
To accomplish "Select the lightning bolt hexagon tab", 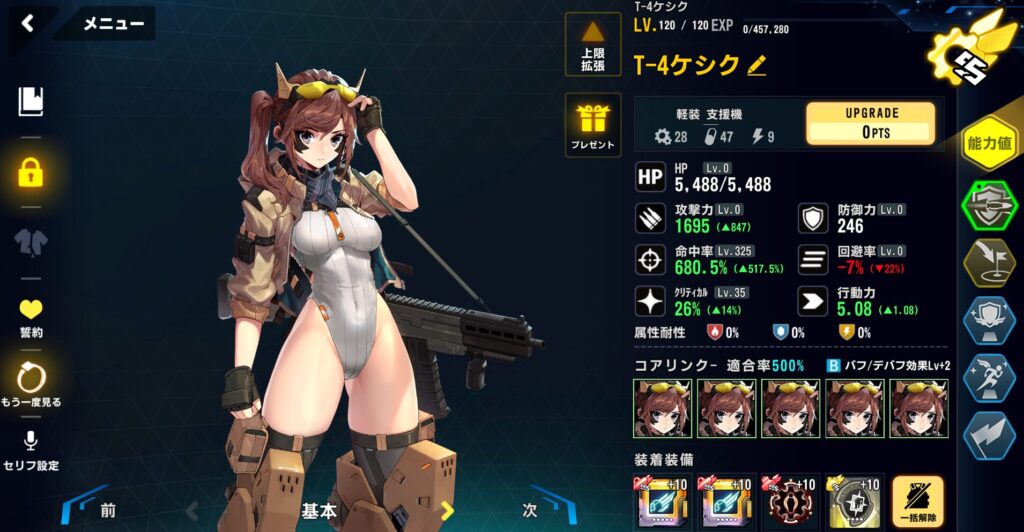I will 988,436.
